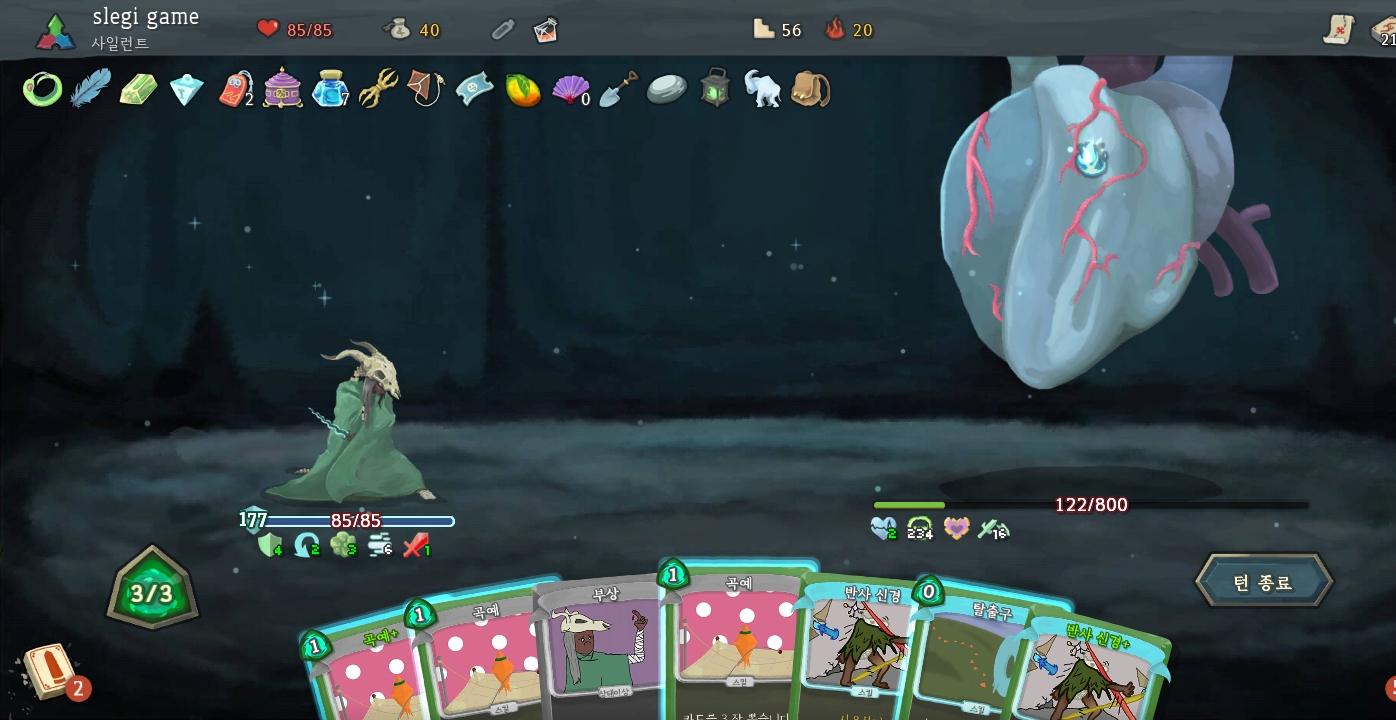Inspect the shovel relic
This screenshot has width=1396, height=720.
618,90
